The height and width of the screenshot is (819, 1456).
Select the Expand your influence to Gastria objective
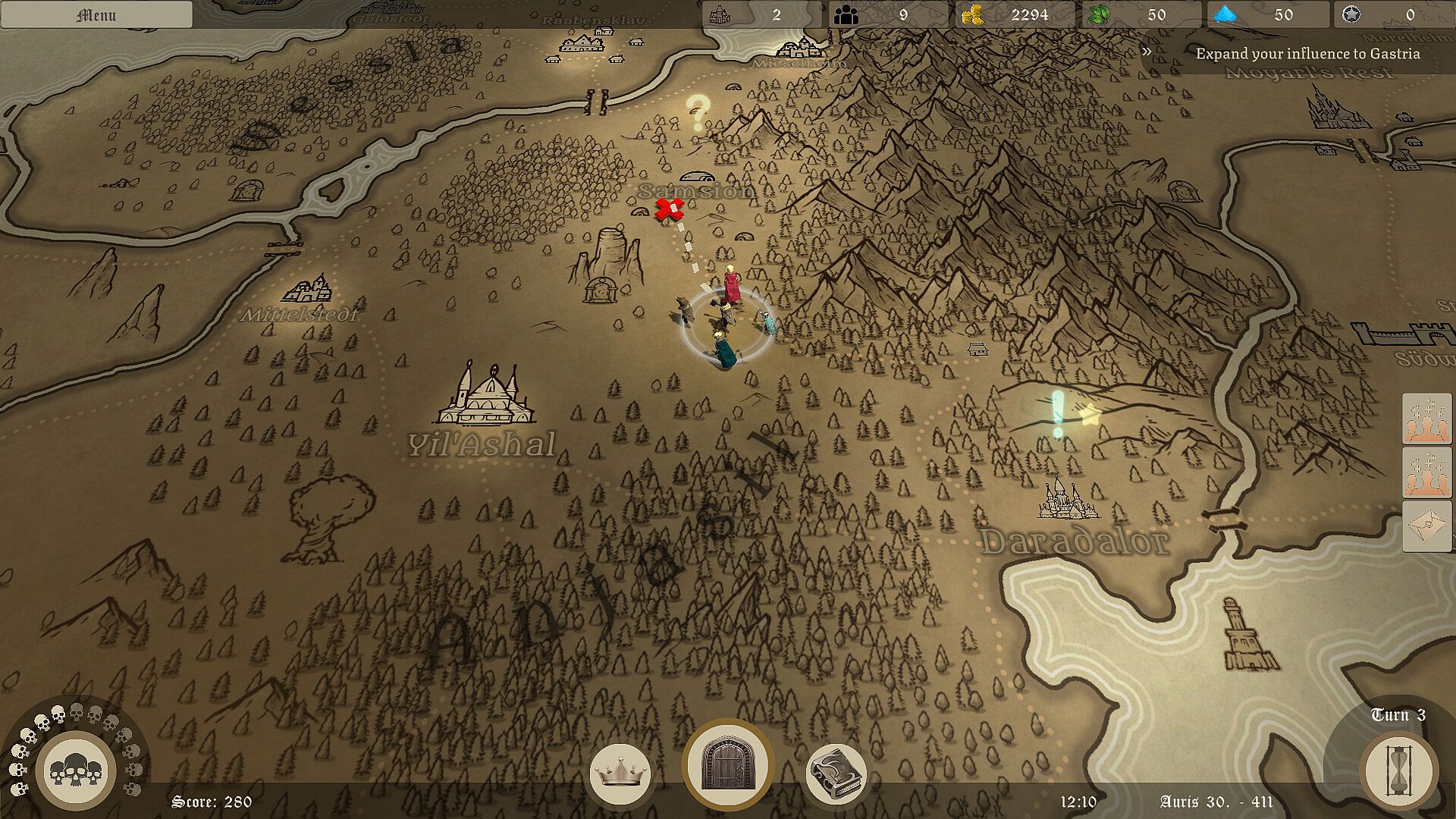click(1307, 54)
